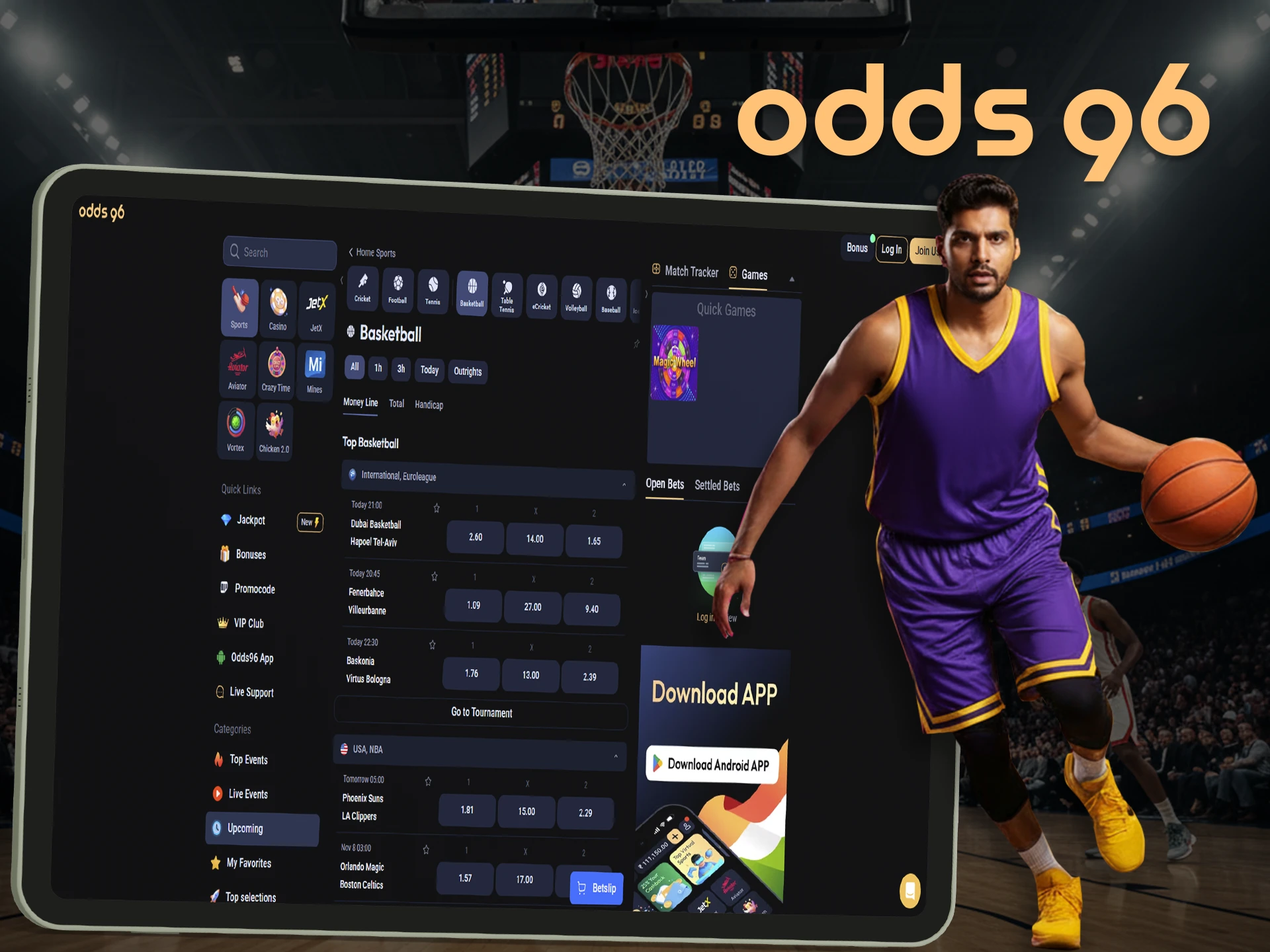Launch the JetX game
Screen dimensions: 1270x952
click(316, 308)
